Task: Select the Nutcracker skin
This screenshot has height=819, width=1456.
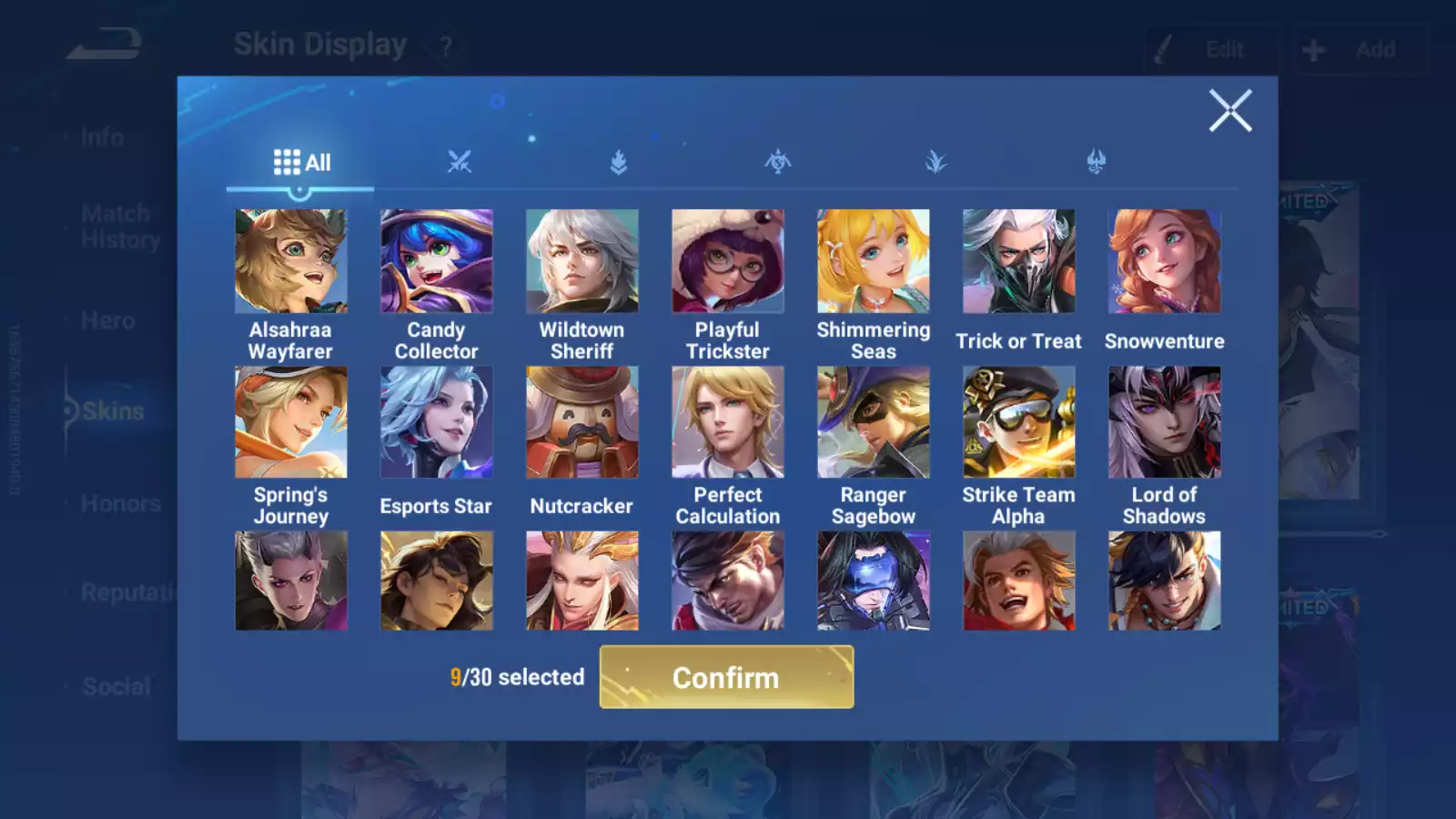Action: (x=582, y=422)
